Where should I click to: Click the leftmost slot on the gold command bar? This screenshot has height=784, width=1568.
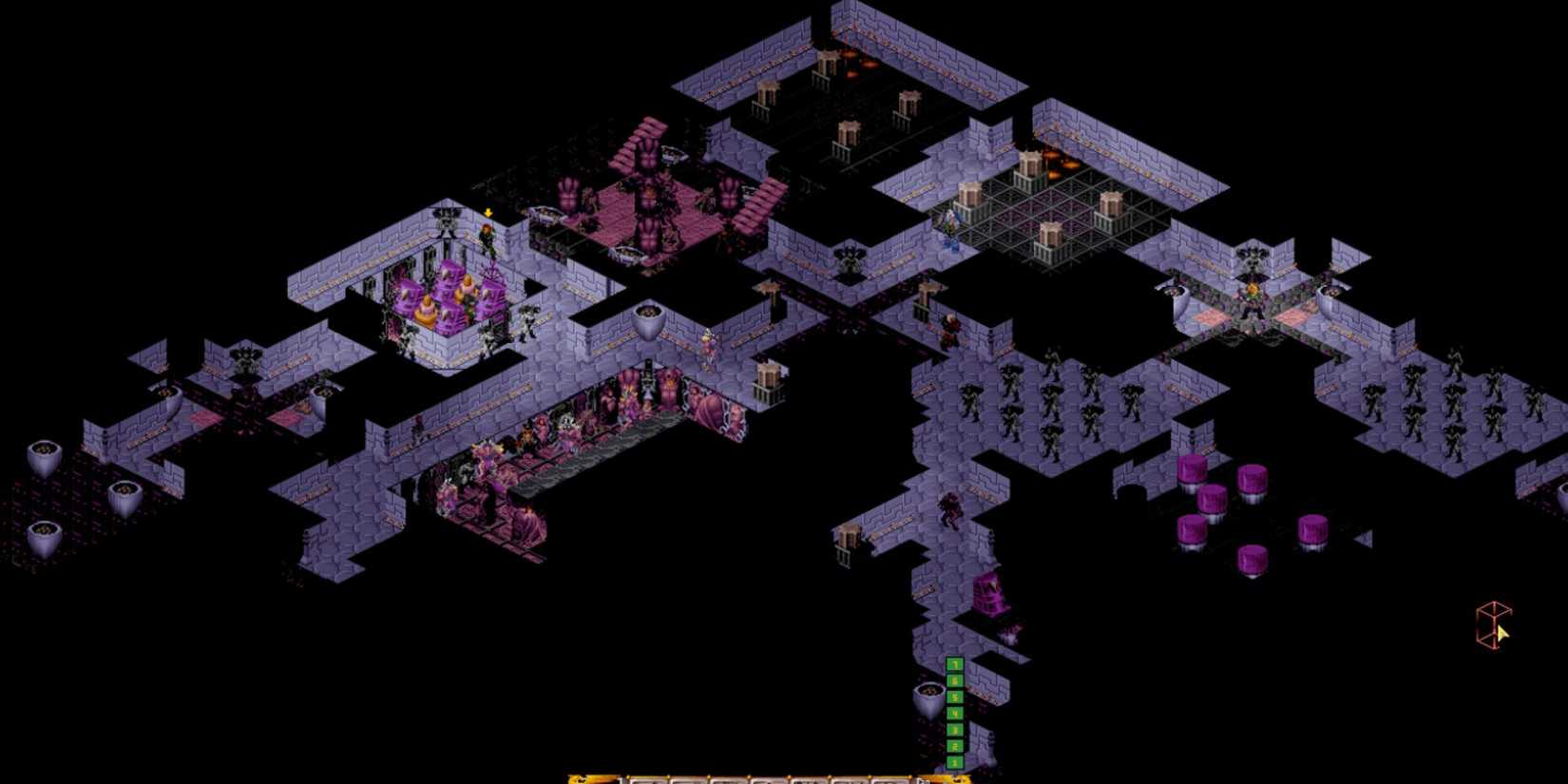(x=646, y=777)
